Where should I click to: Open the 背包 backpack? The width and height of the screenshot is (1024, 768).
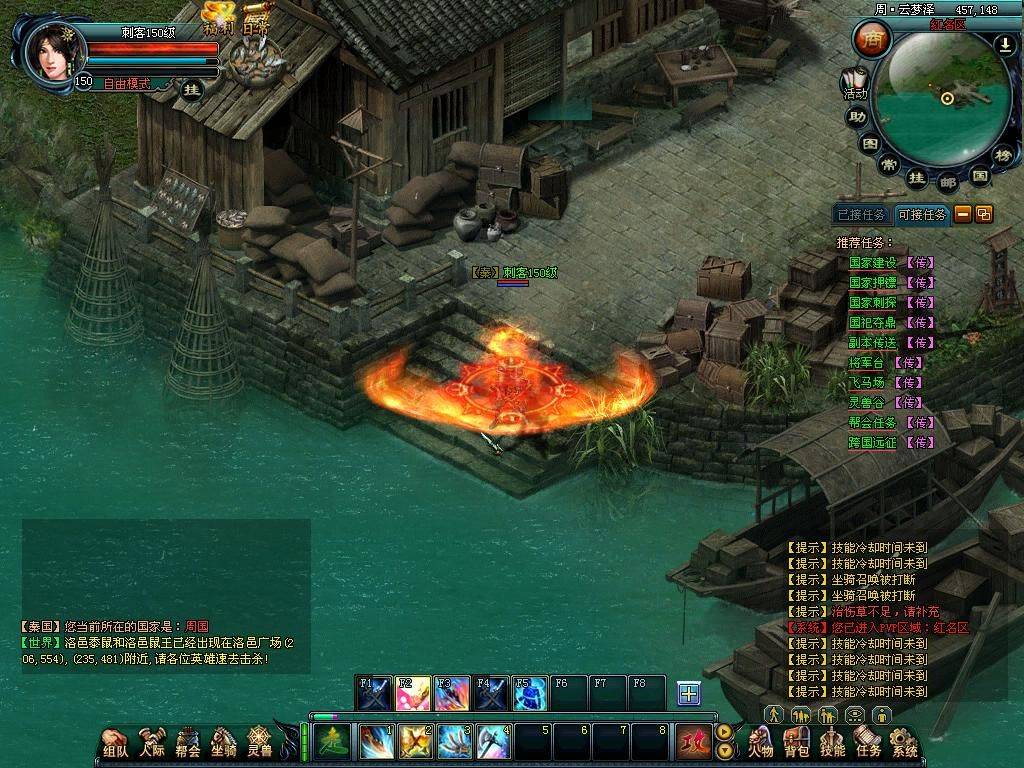pyautogui.click(x=797, y=744)
